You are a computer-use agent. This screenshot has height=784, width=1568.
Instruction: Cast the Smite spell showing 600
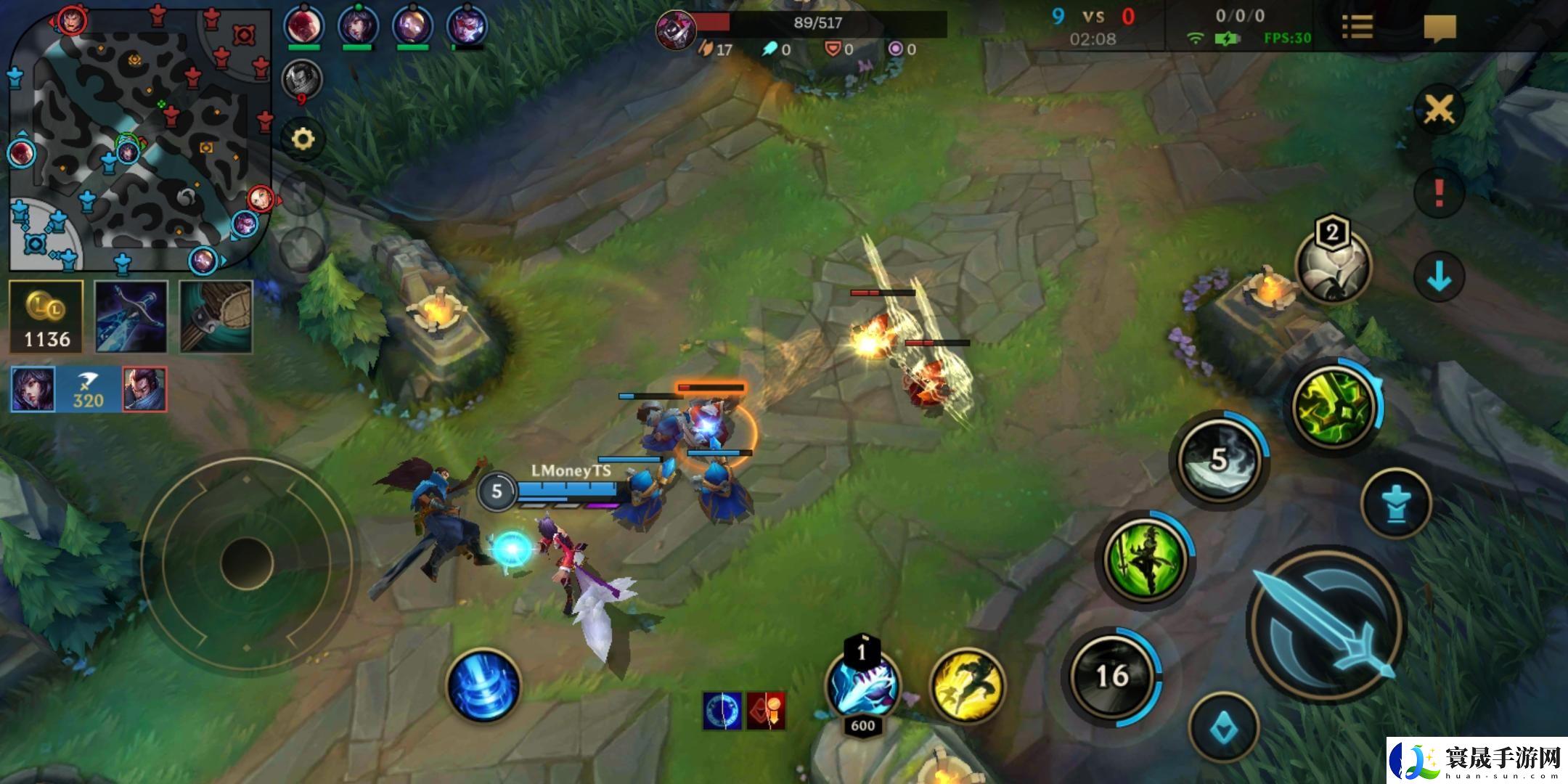tap(863, 686)
